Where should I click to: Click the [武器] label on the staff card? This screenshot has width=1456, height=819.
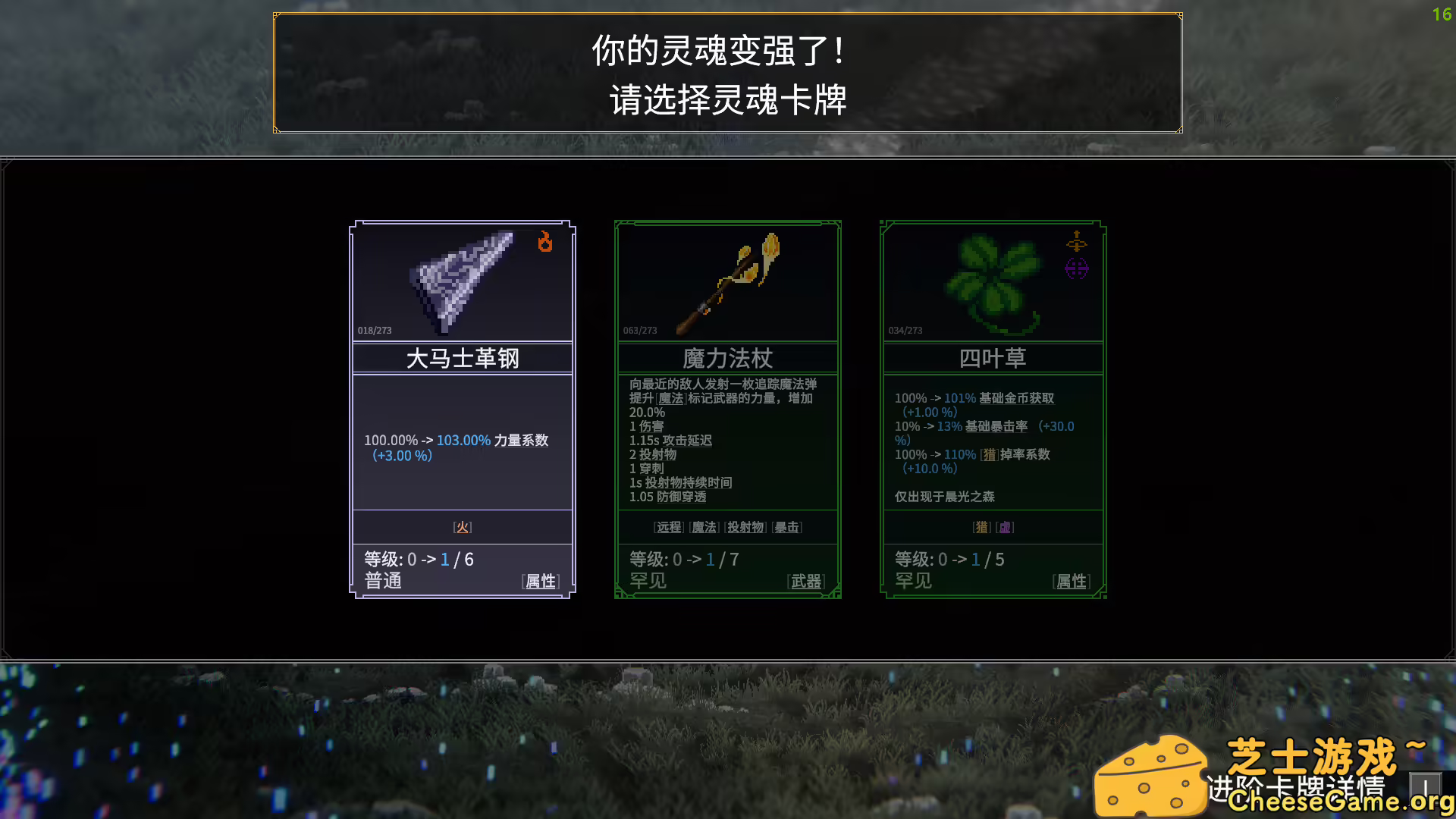[x=806, y=581]
